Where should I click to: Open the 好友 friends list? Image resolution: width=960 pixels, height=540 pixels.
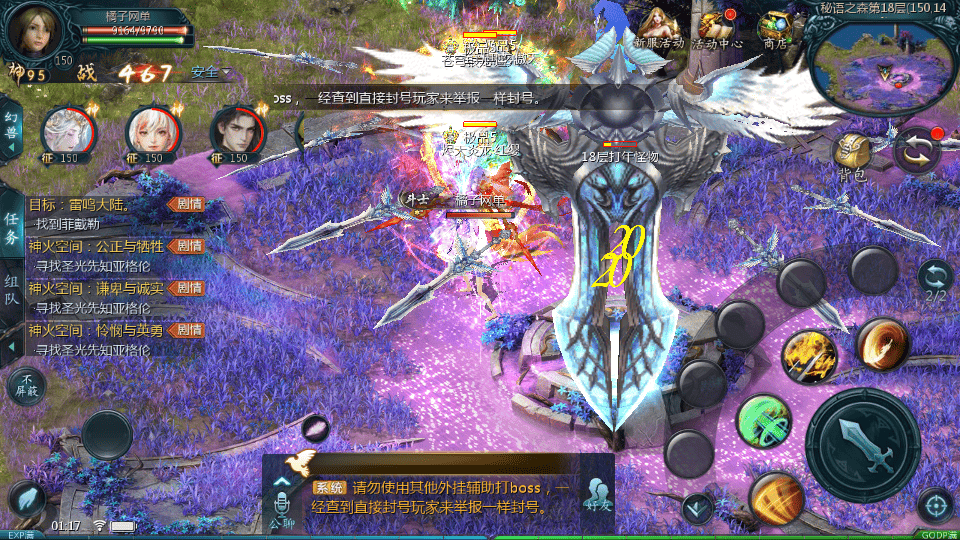click(598, 494)
